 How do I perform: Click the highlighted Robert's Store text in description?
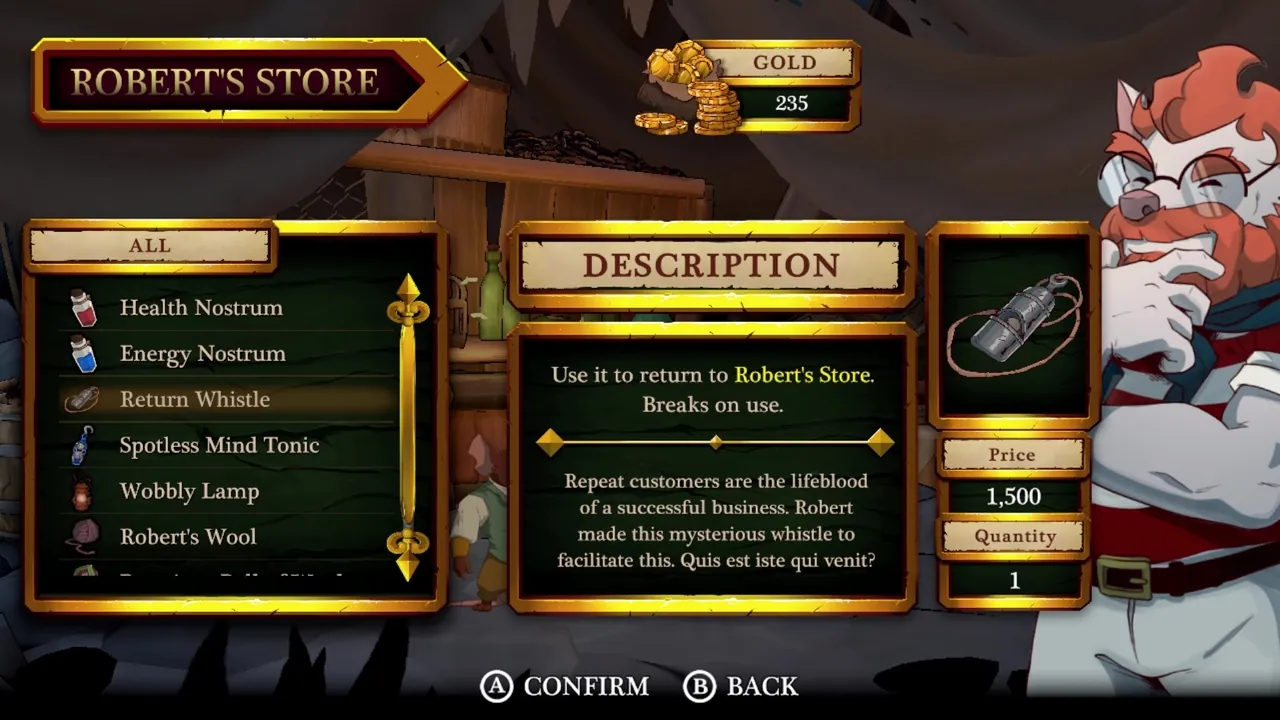(x=801, y=376)
